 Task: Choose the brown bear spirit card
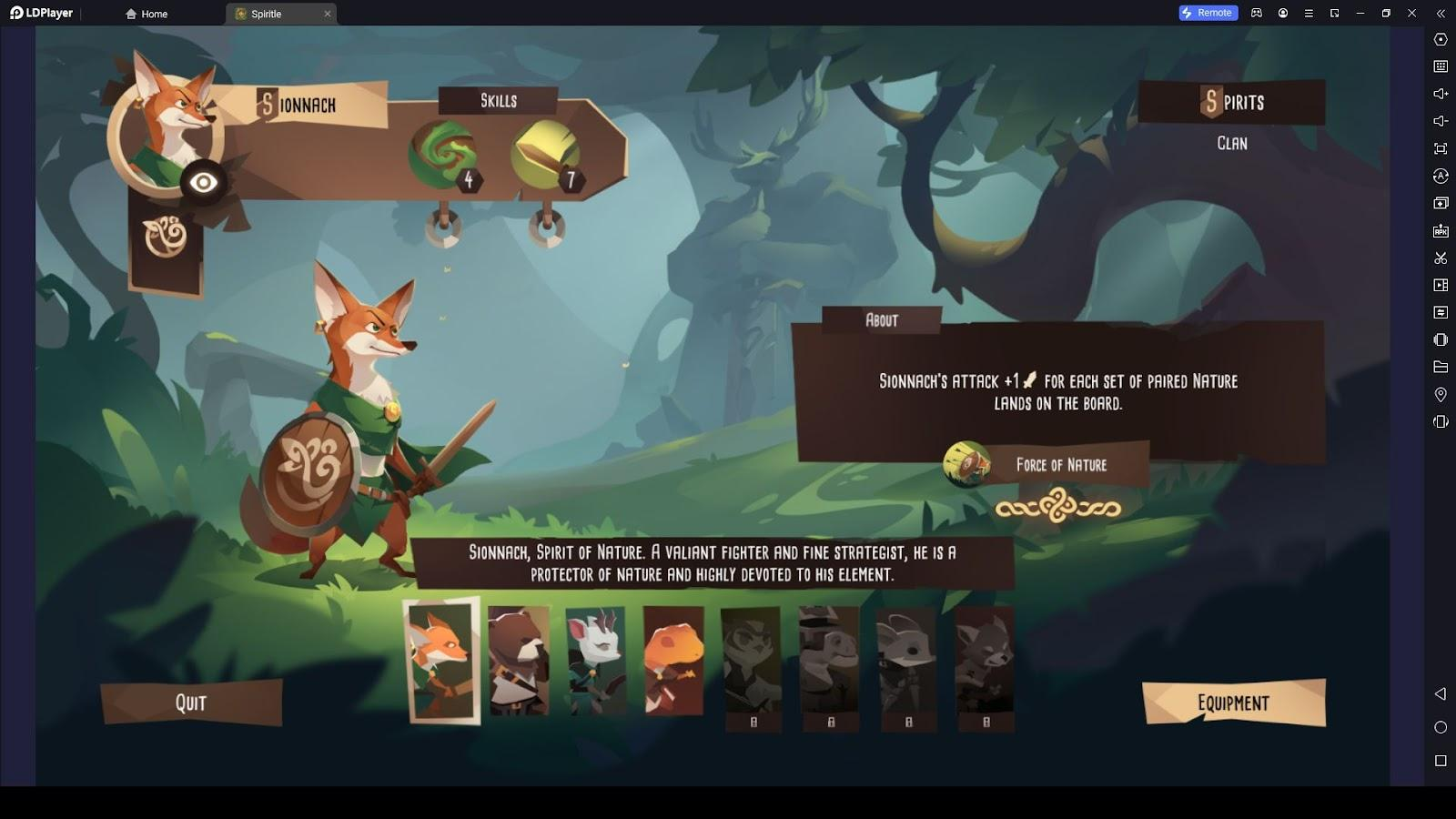(x=519, y=661)
